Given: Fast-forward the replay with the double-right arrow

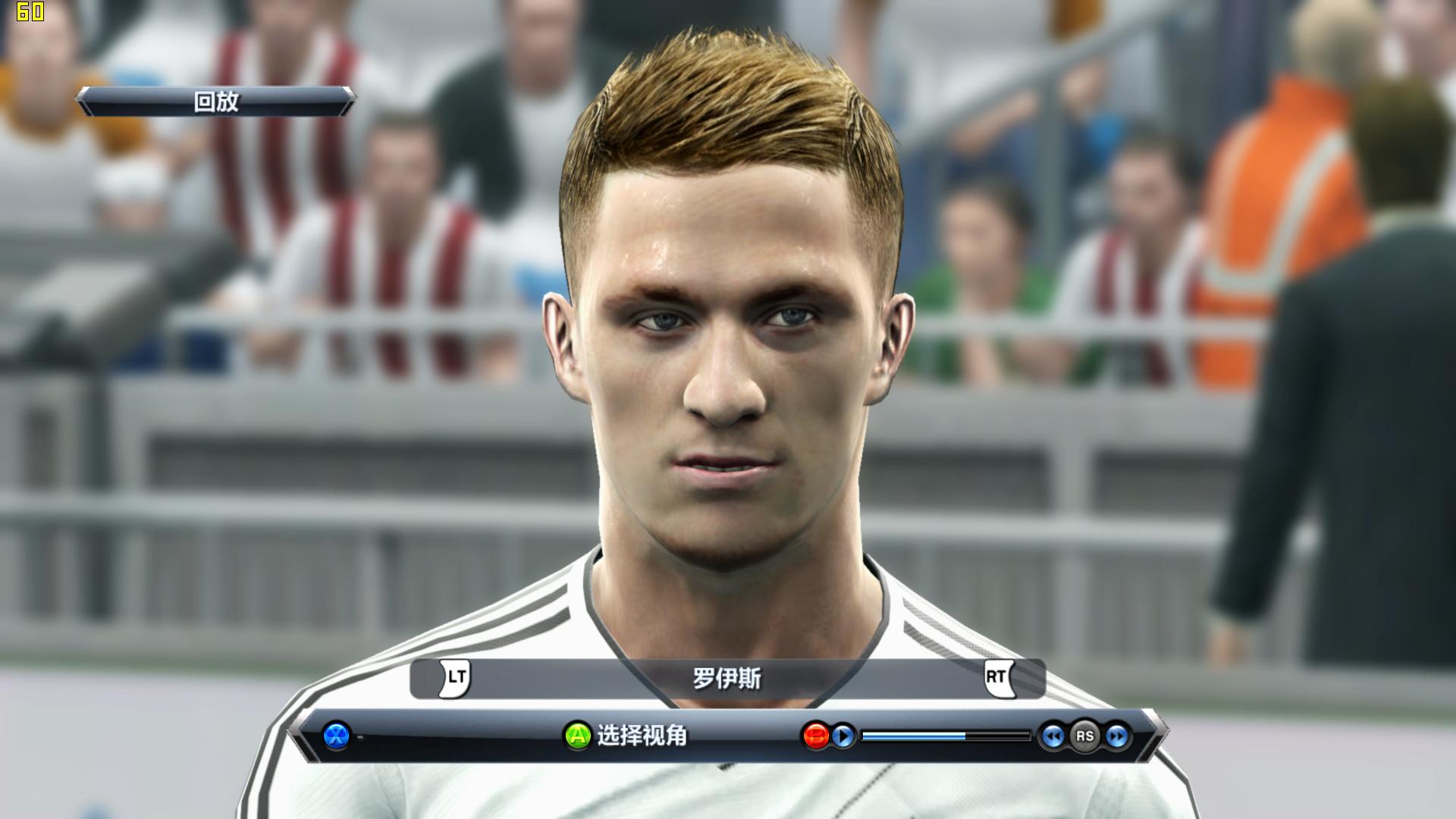Looking at the screenshot, I should [1116, 736].
